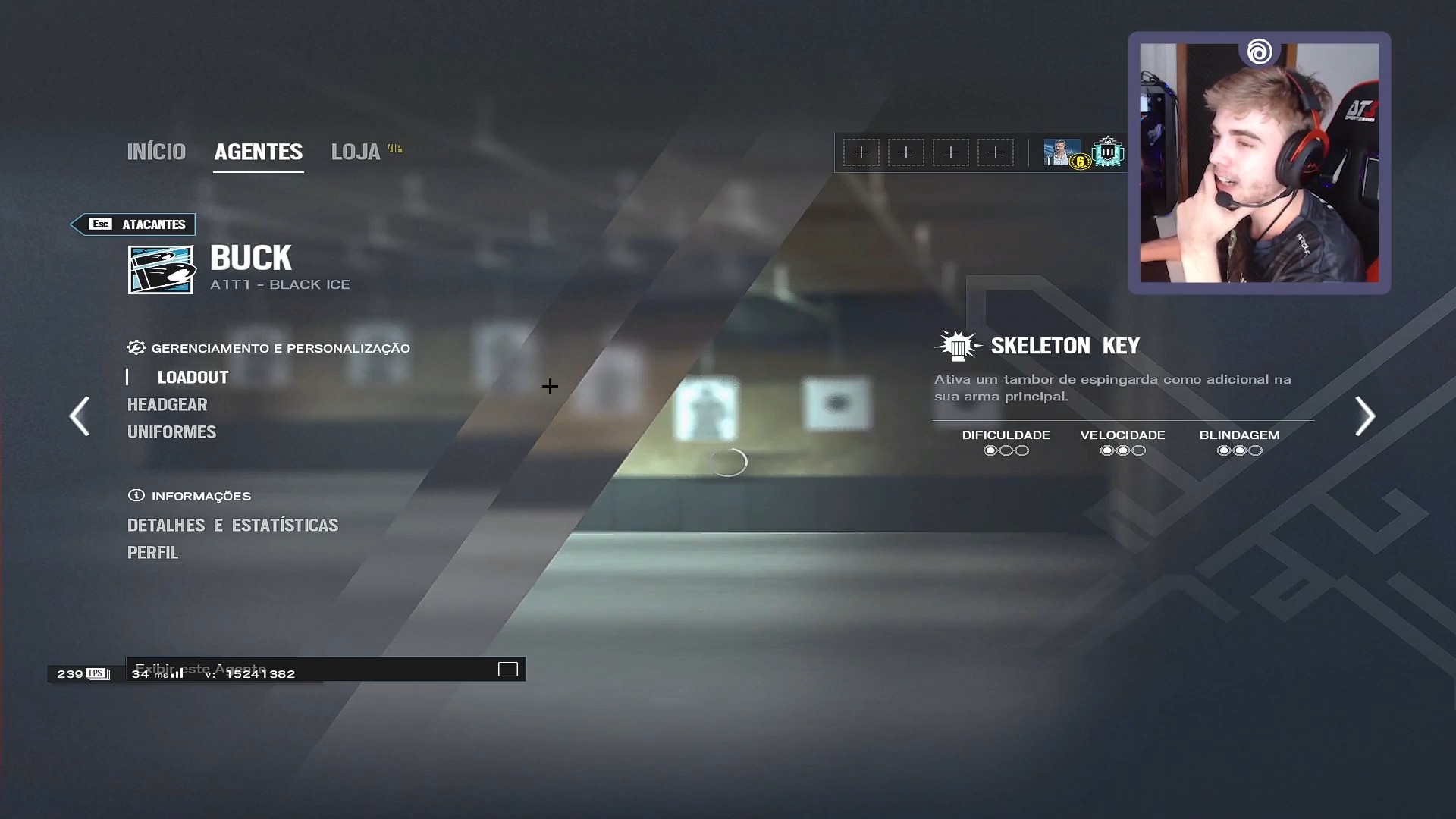
Task: Open the LOJA shop tab
Action: 356,152
